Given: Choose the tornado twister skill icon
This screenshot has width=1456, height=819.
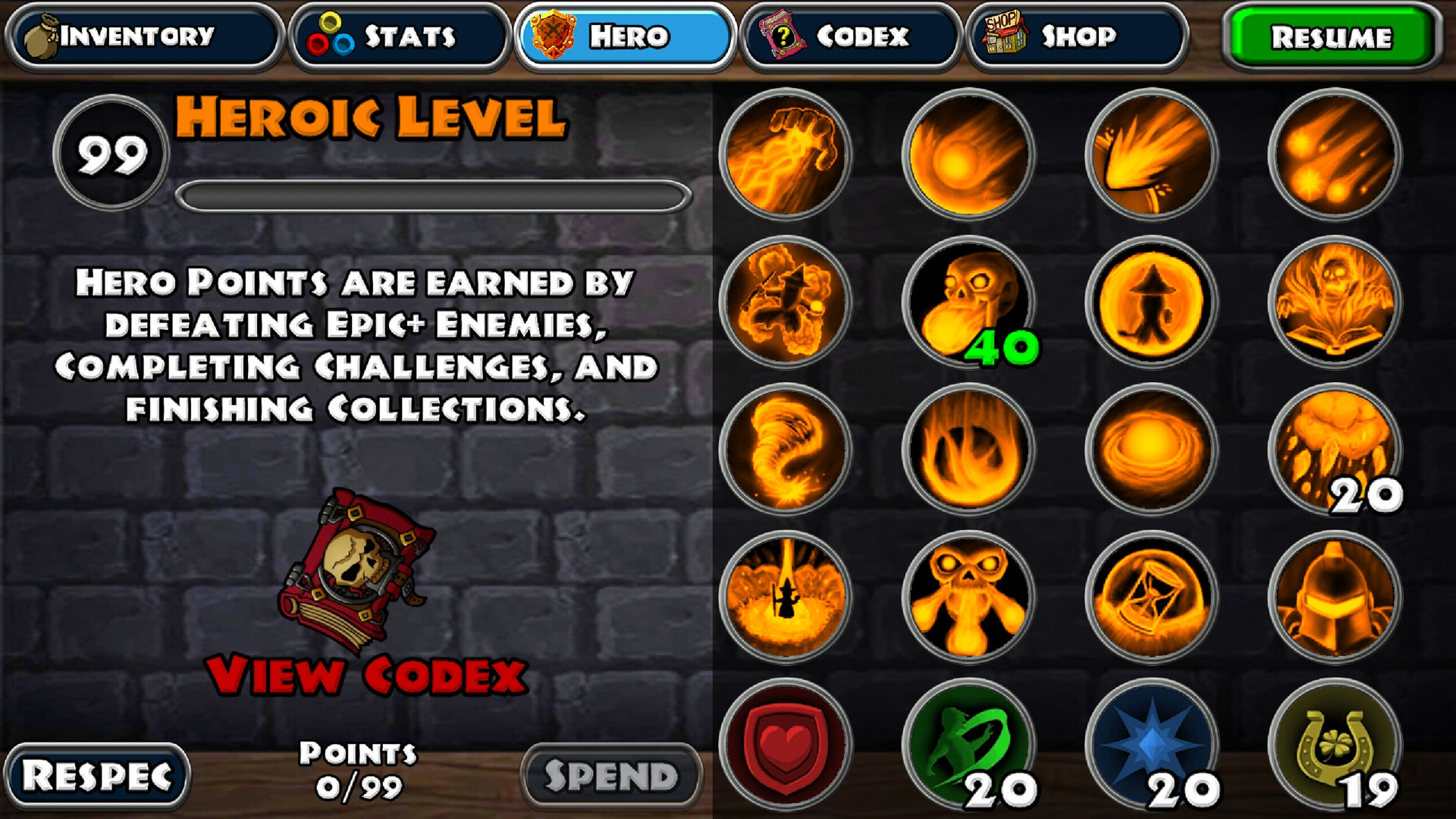Looking at the screenshot, I should (786, 449).
